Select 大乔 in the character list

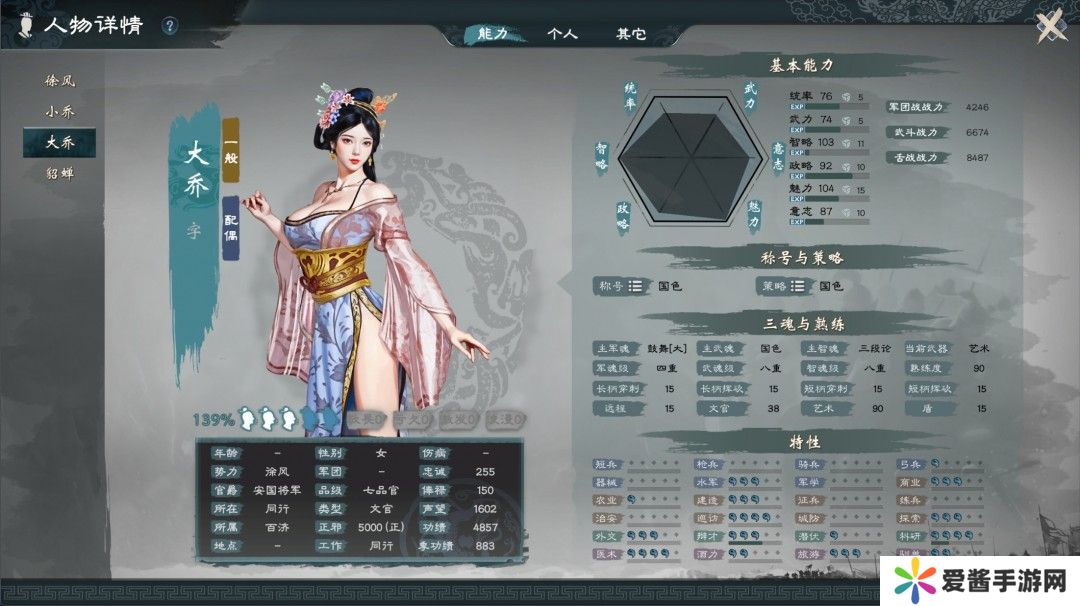click(x=60, y=142)
